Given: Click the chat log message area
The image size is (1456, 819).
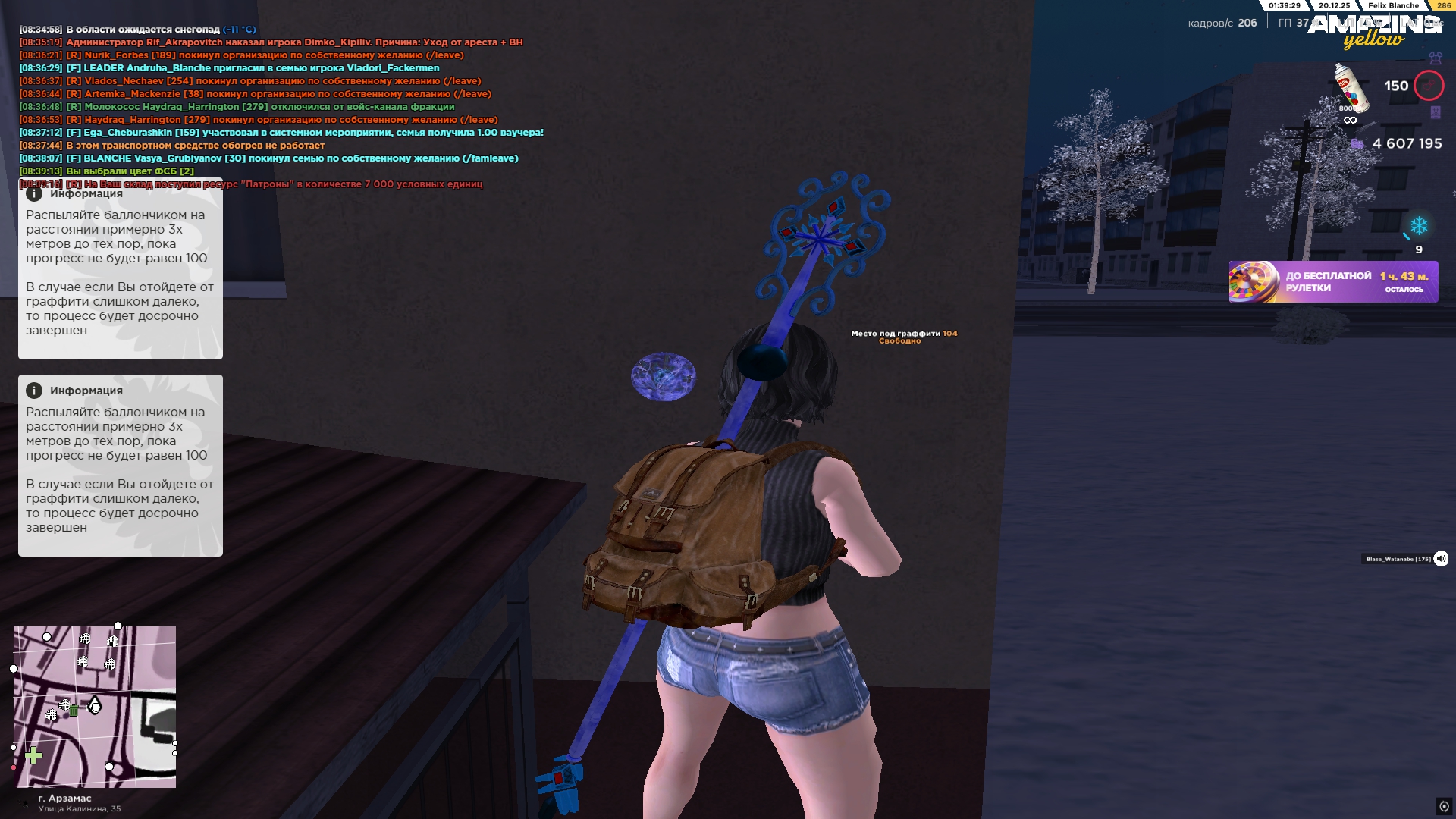Looking at the screenshot, I should pyautogui.click(x=281, y=106).
